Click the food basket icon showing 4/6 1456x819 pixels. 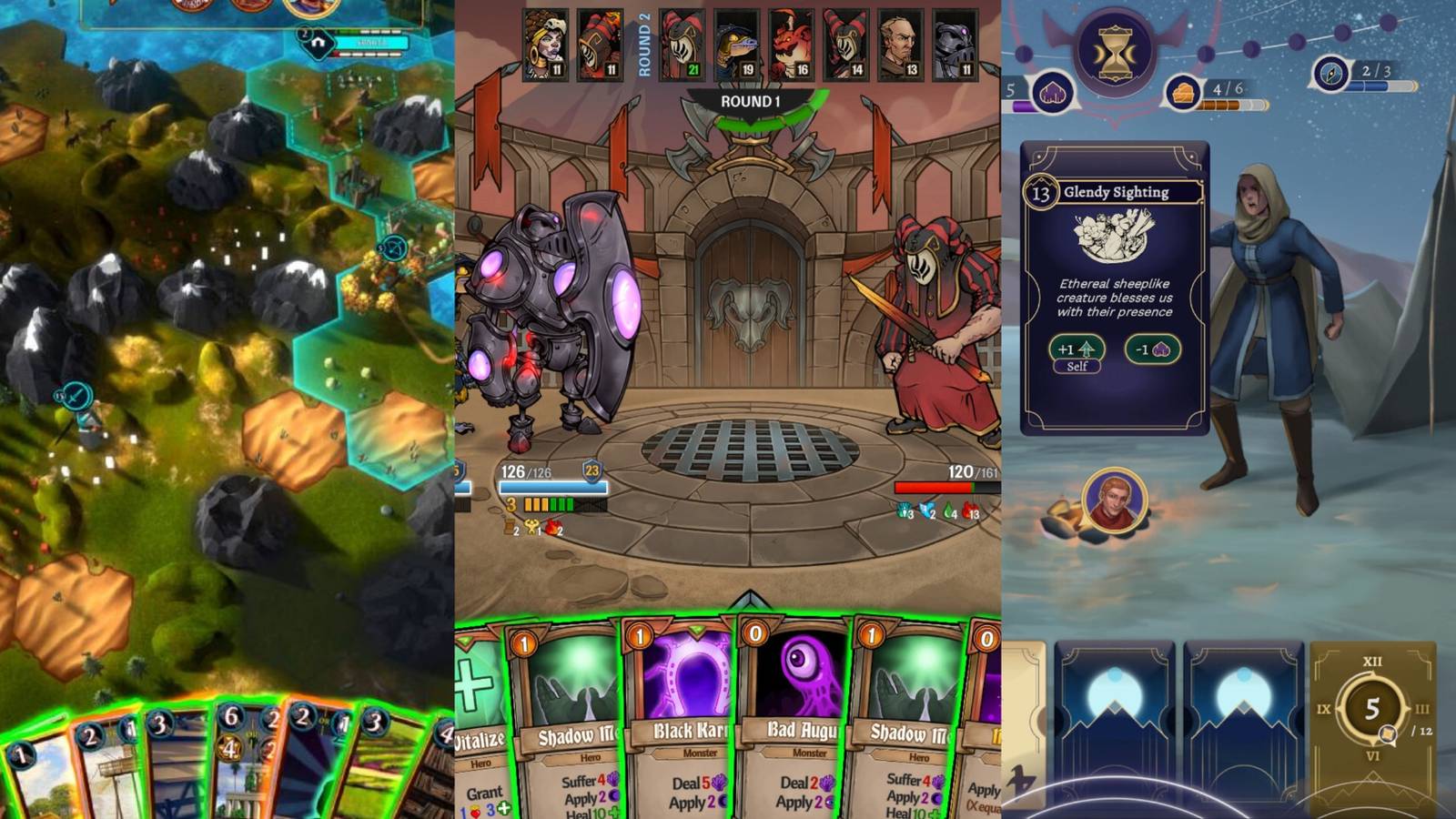pos(1182,93)
